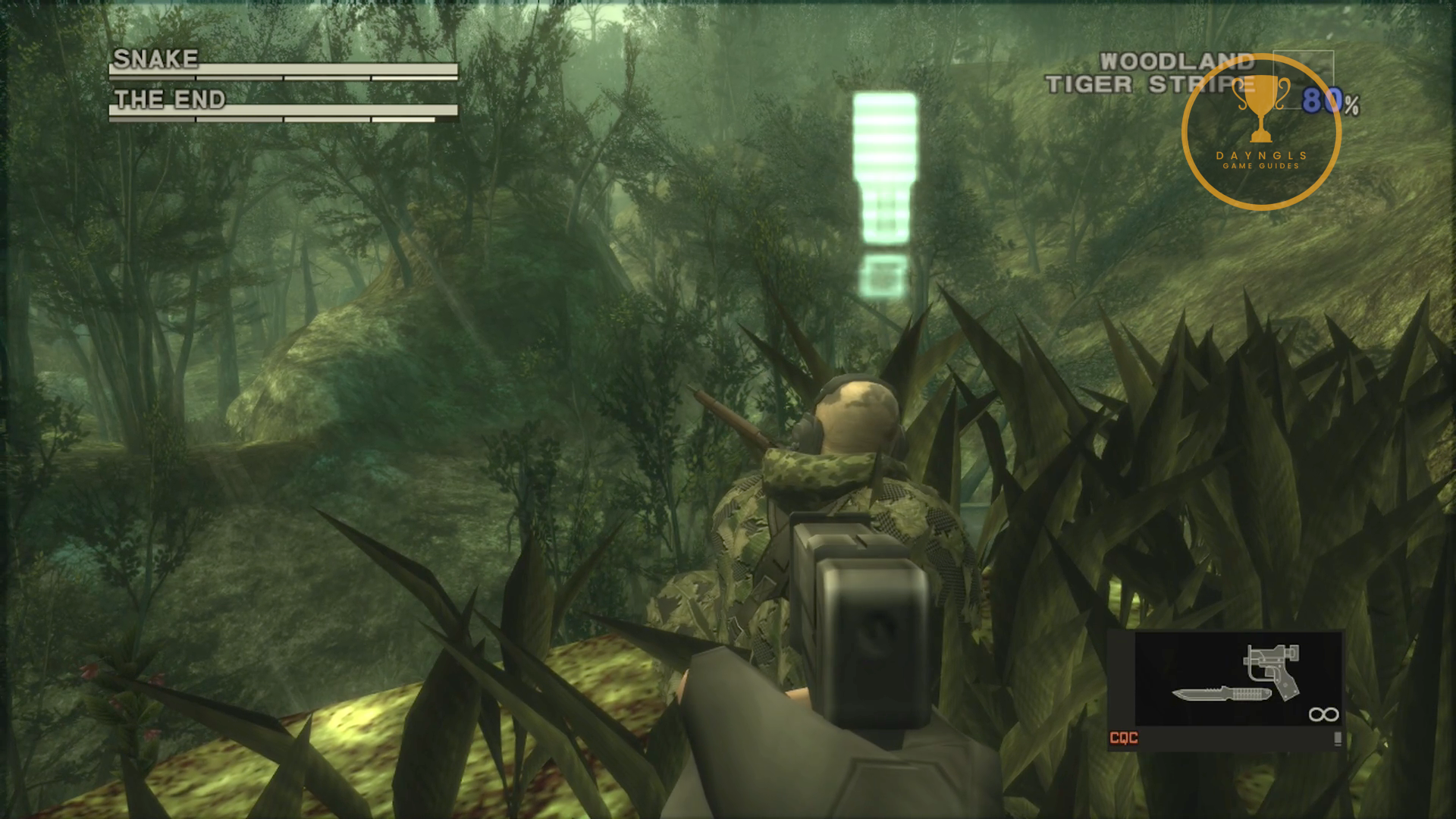Viewport: 1456px width, 819px height.
Task: Open the DAYNGLS Game Guides trophy logo
Action: 1261,132
